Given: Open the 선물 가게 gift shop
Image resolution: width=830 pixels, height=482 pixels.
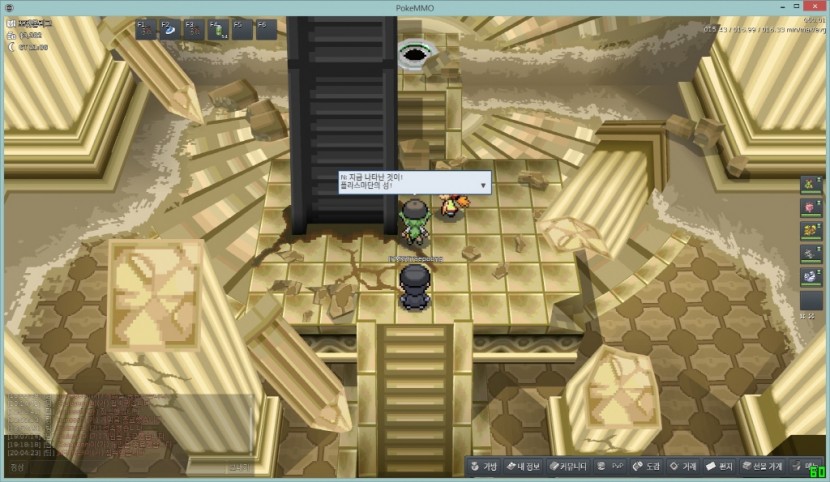Looking at the screenshot, I should (x=762, y=466).
